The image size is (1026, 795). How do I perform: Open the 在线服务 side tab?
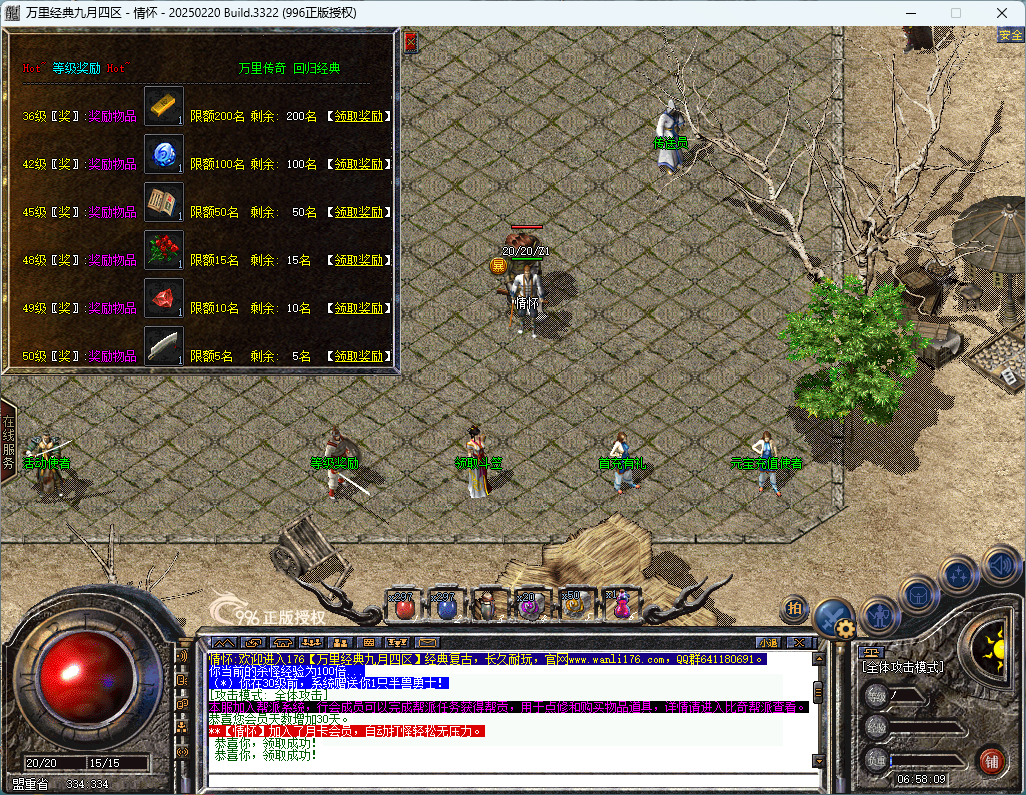(8, 438)
